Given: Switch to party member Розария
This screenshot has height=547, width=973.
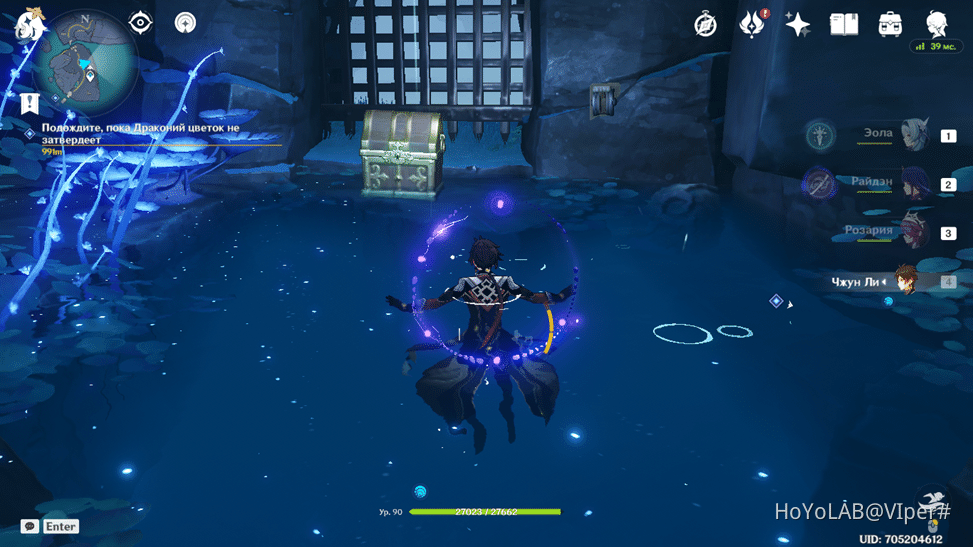Looking at the screenshot, I should click(x=914, y=232).
